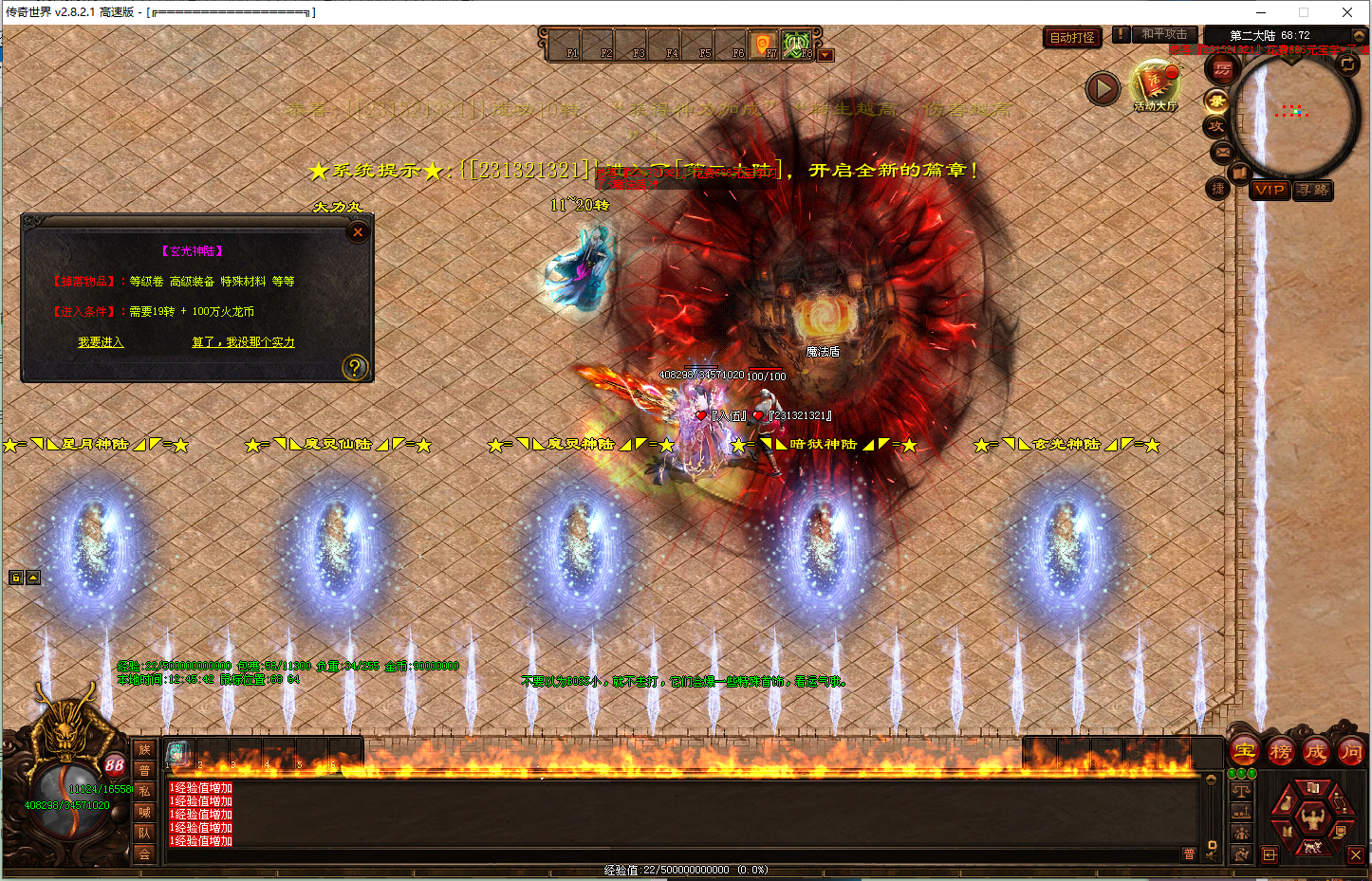Open the bag pouch icon
The height and width of the screenshot is (881, 1372).
(x=1284, y=804)
